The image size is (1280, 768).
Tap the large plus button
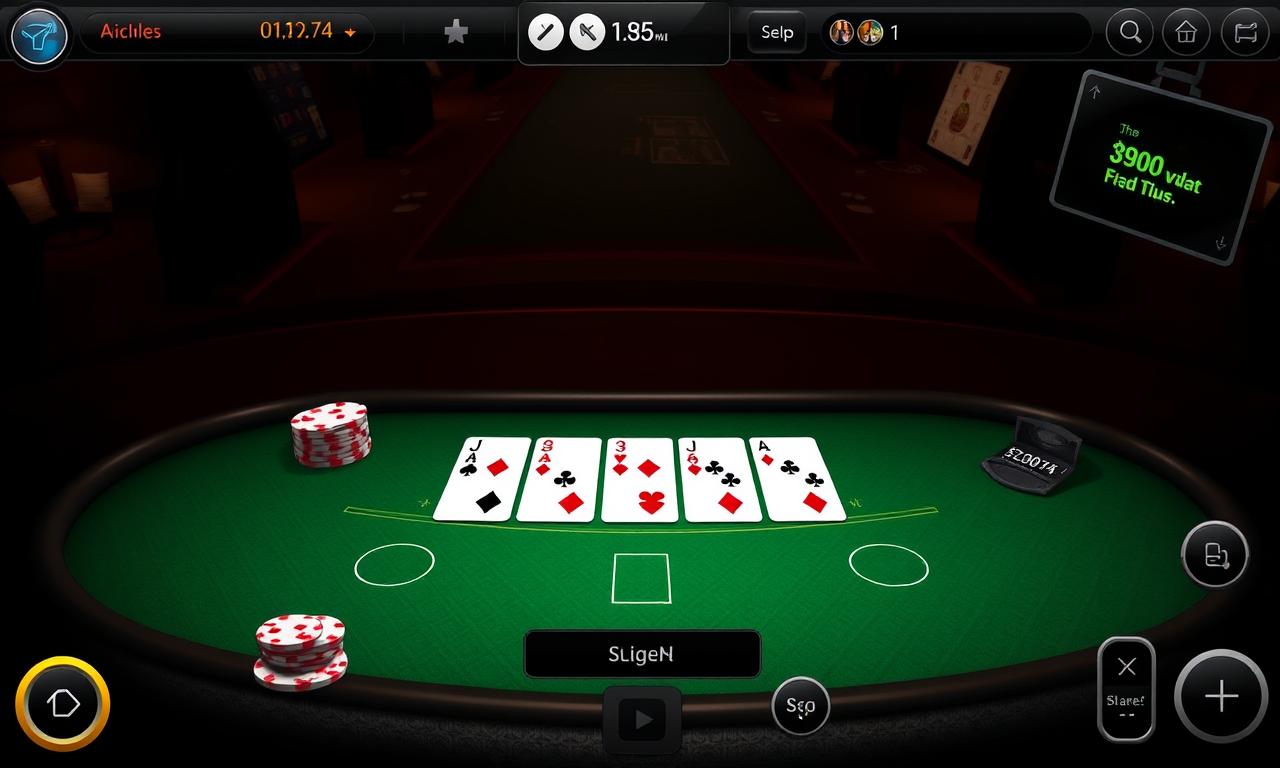click(1221, 697)
